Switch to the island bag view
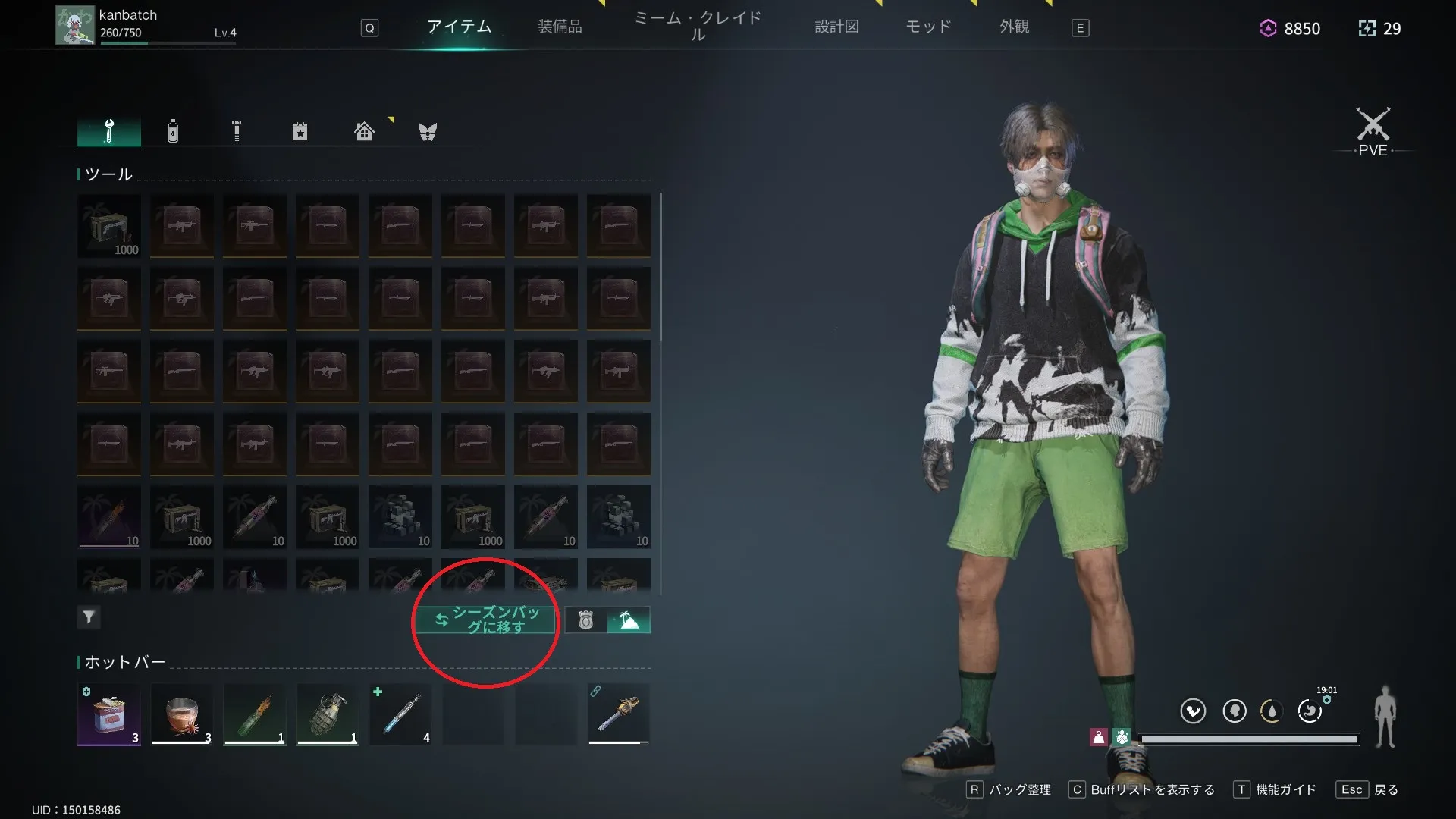Image resolution: width=1456 pixels, height=819 pixels. (629, 620)
